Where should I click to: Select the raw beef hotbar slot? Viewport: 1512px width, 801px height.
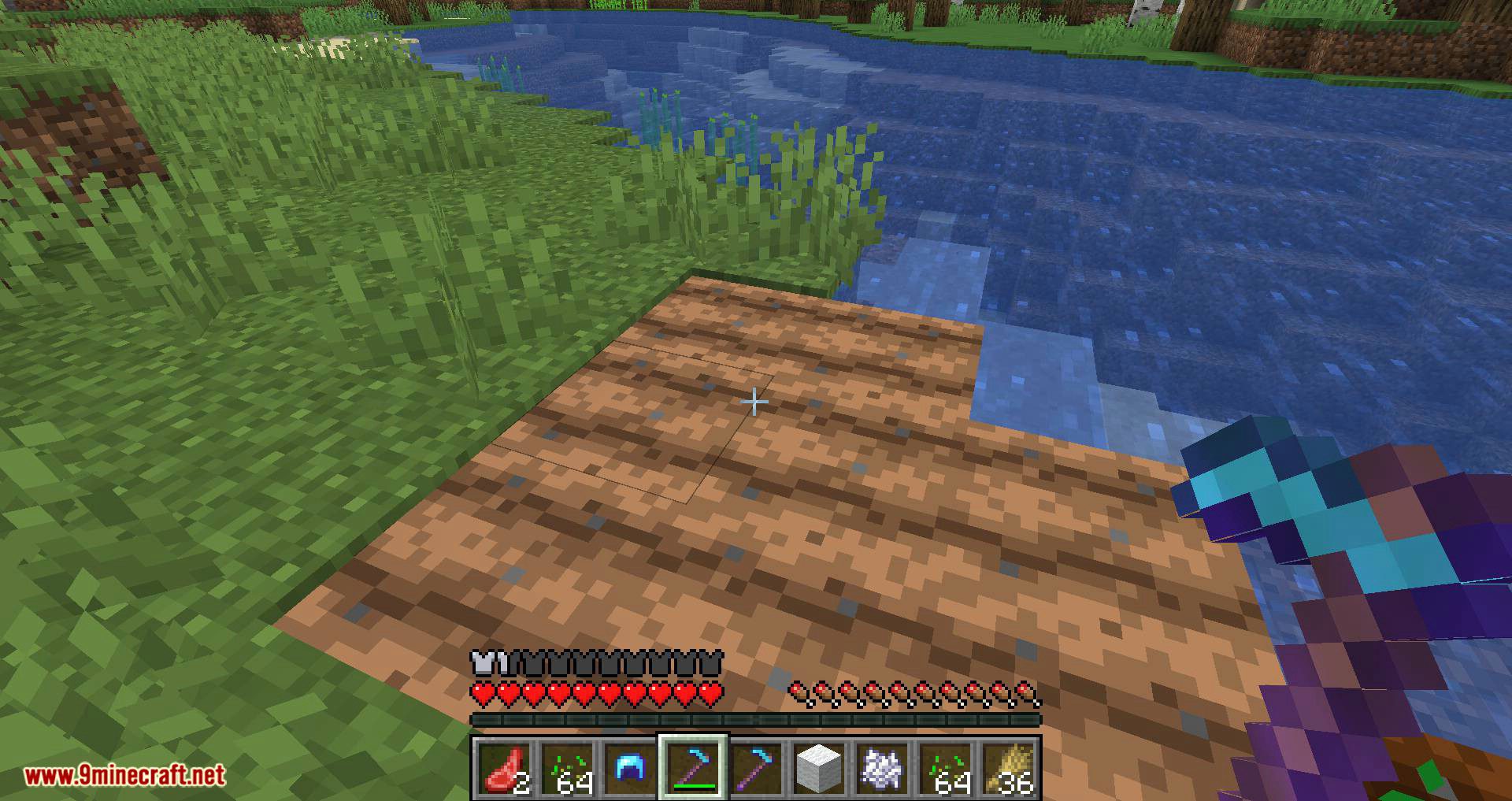[503, 767]
